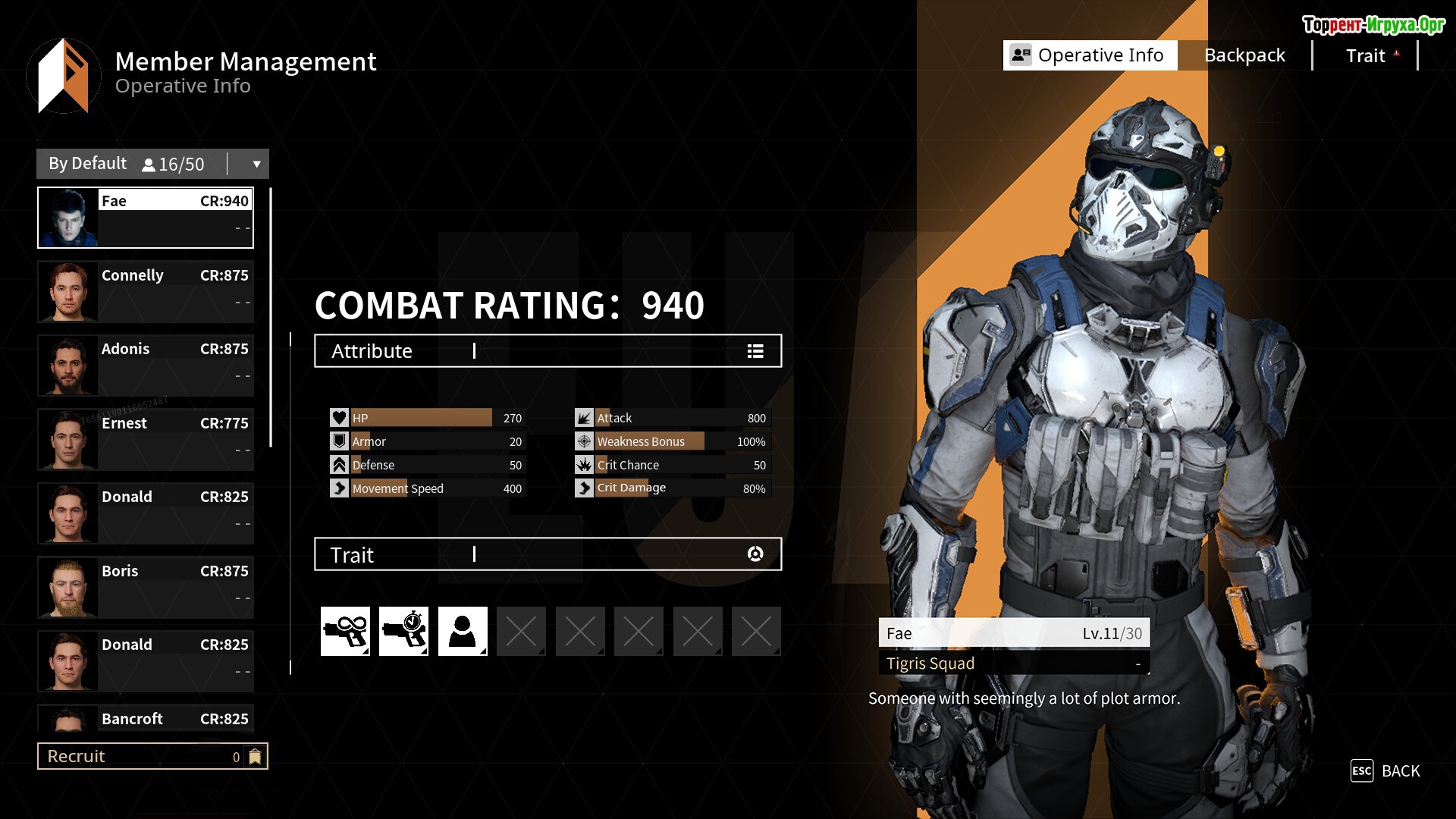Screen dimensions: 1456x819
Task: Click the Member Management logo emblem
Action: click(64, 76)
